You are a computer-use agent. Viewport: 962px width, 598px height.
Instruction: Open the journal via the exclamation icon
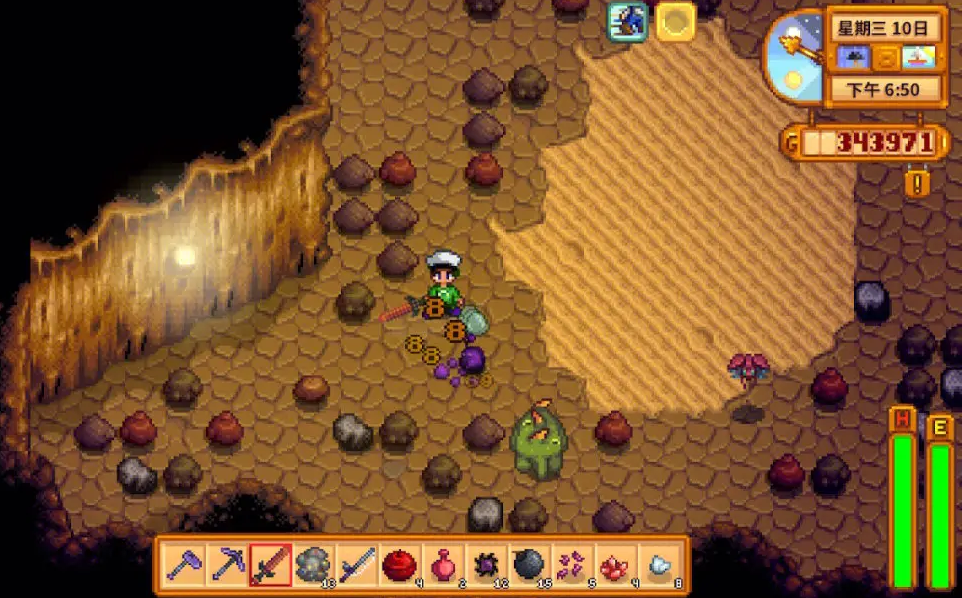point(916,183)
